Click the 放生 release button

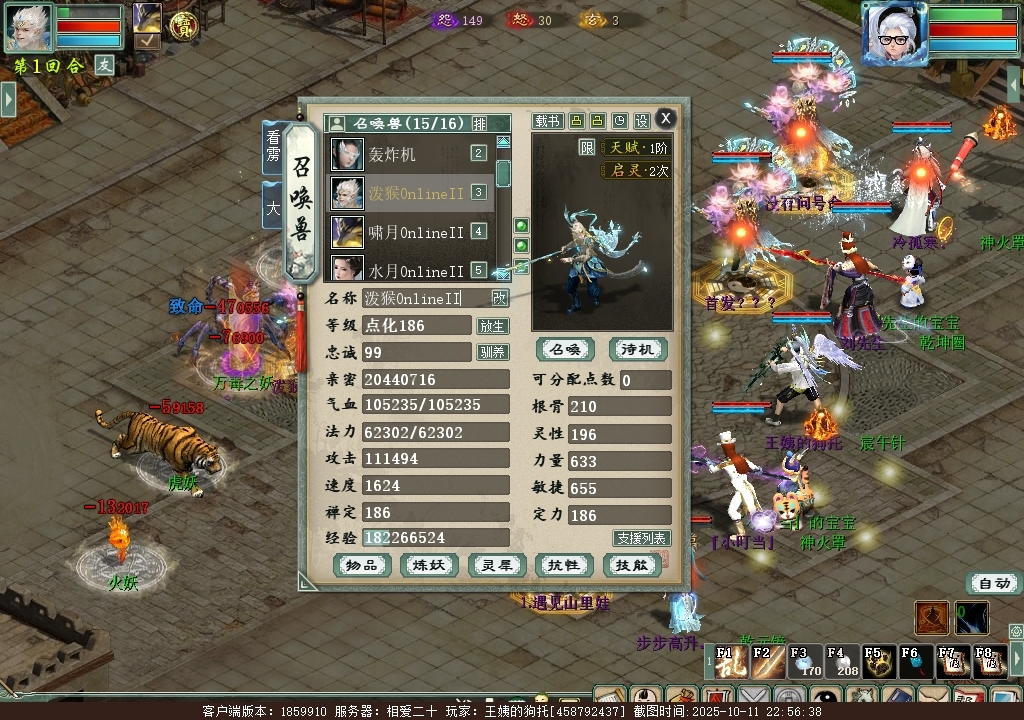492,326
